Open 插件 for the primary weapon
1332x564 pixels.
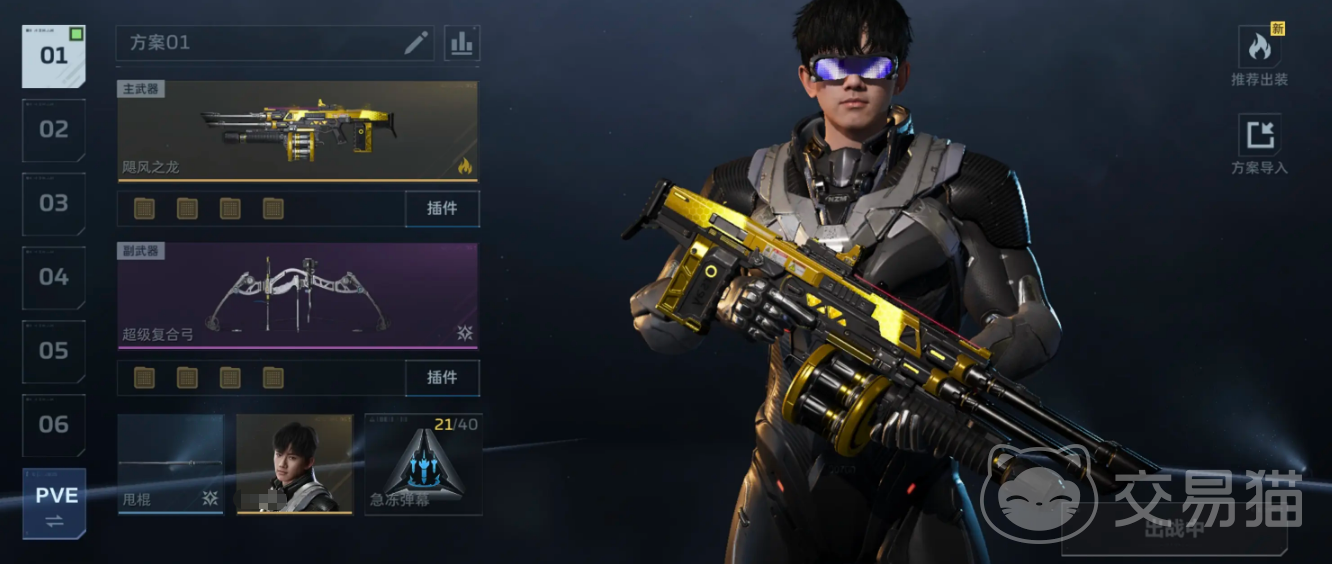[x=442, y=209]
